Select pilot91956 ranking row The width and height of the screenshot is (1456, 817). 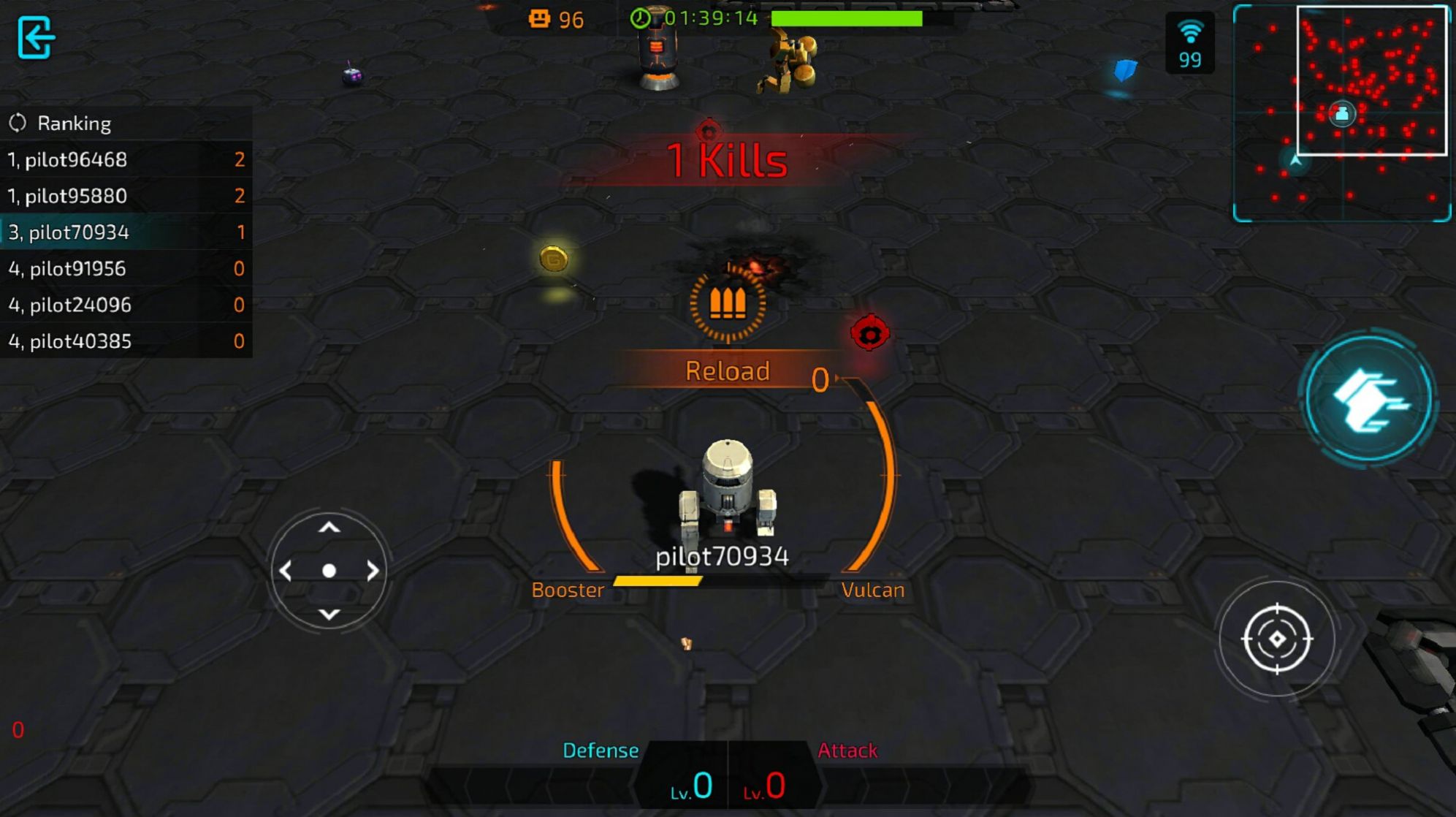(x=126, y=269)
